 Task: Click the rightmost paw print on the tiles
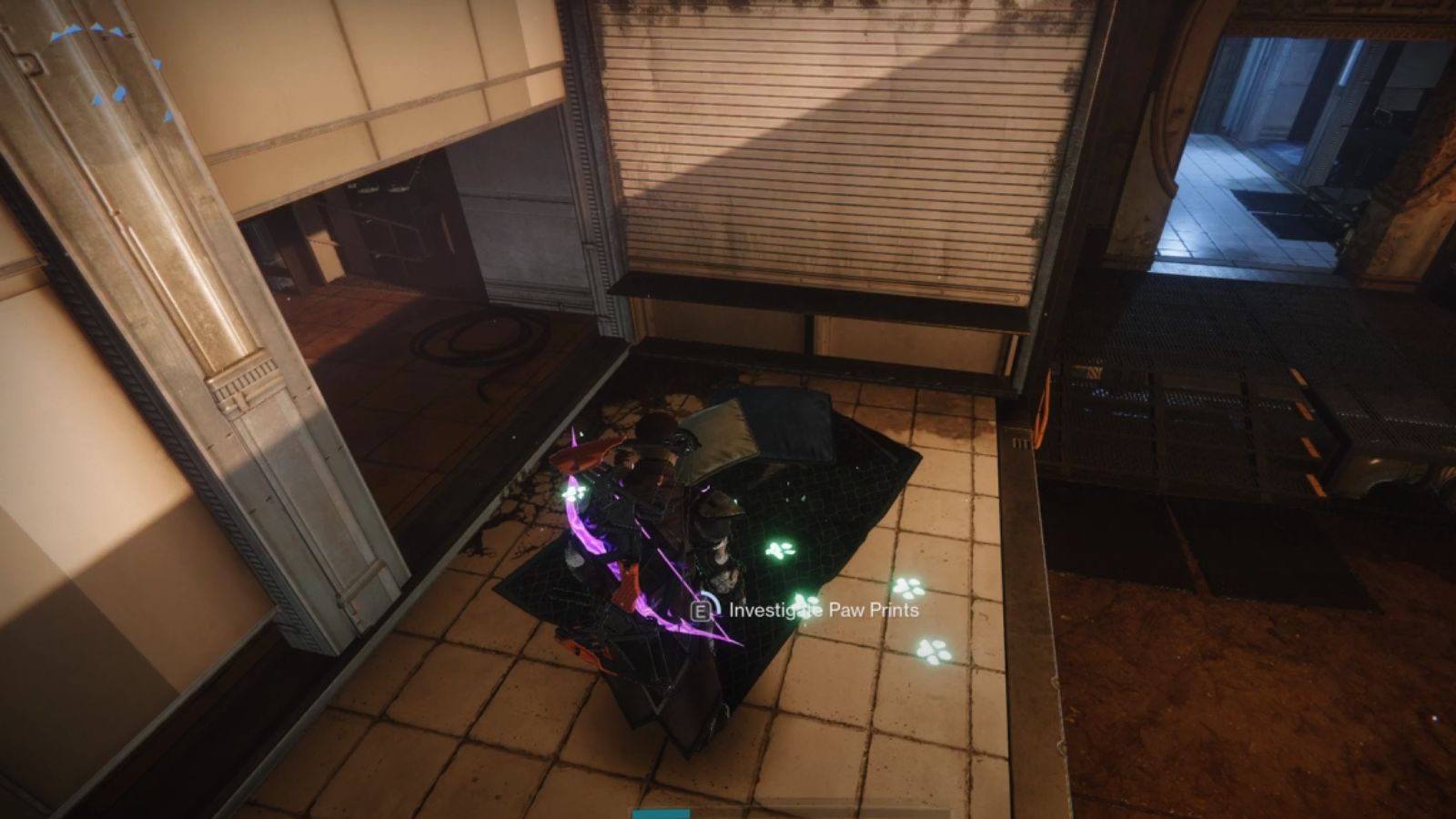(934, 652)
